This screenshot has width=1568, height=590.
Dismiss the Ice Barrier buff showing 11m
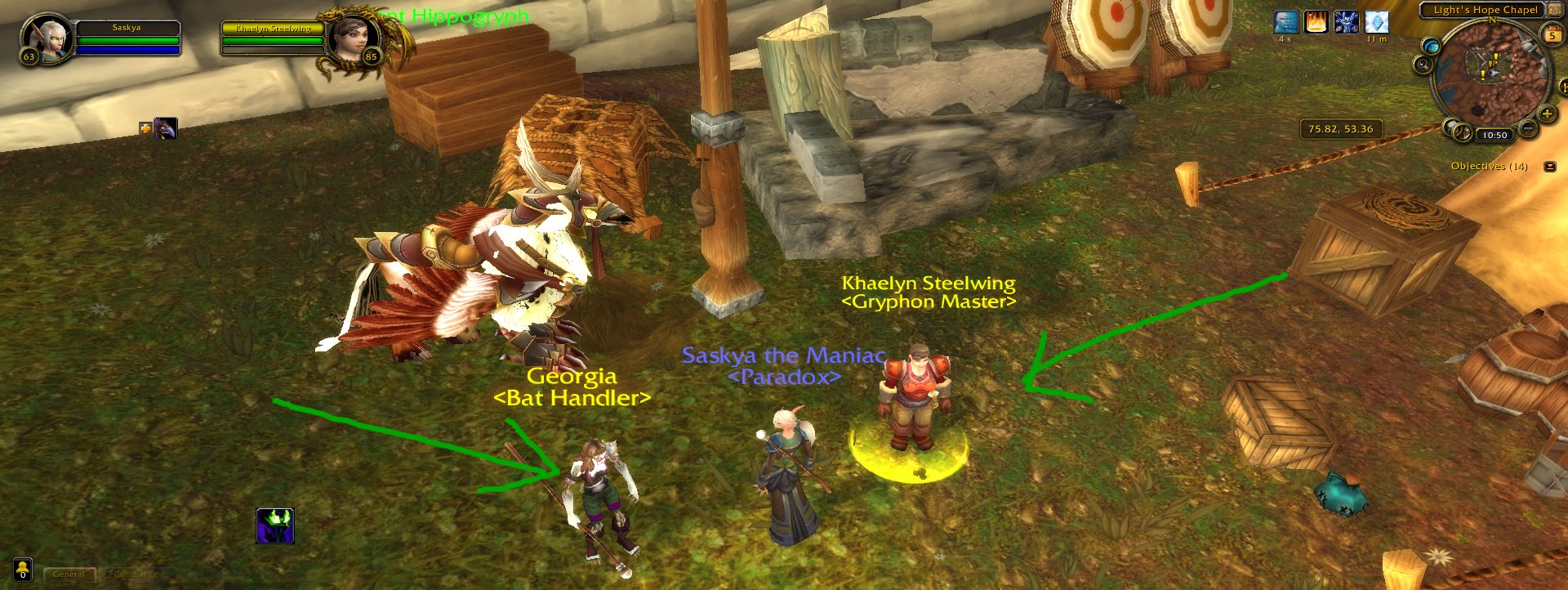[1376, 21]
